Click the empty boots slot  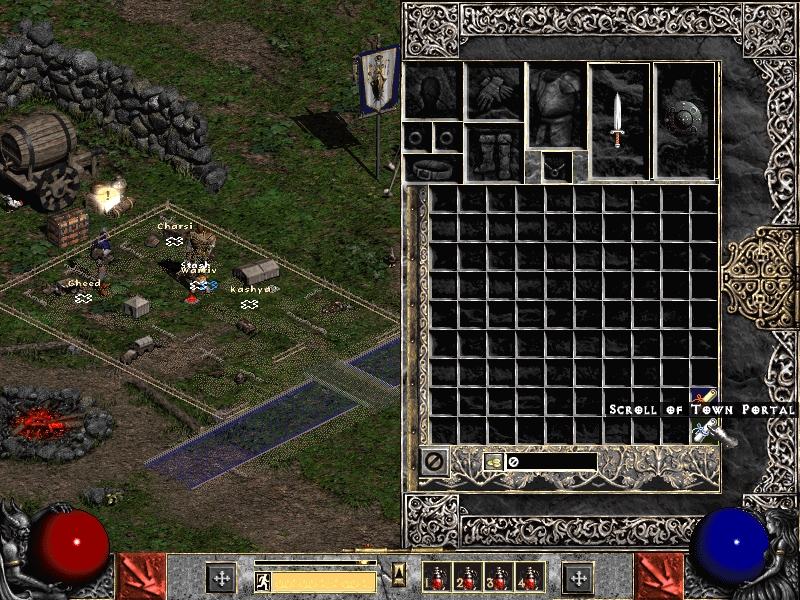494,152
